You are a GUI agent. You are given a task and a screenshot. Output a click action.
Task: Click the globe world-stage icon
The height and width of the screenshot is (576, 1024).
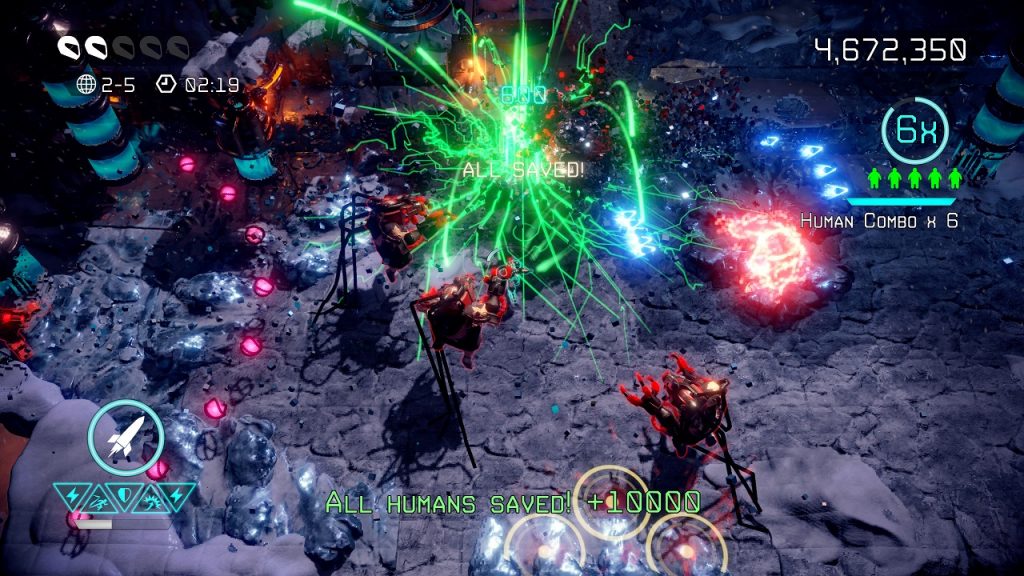pyautogui.click(x=87, y=85)
